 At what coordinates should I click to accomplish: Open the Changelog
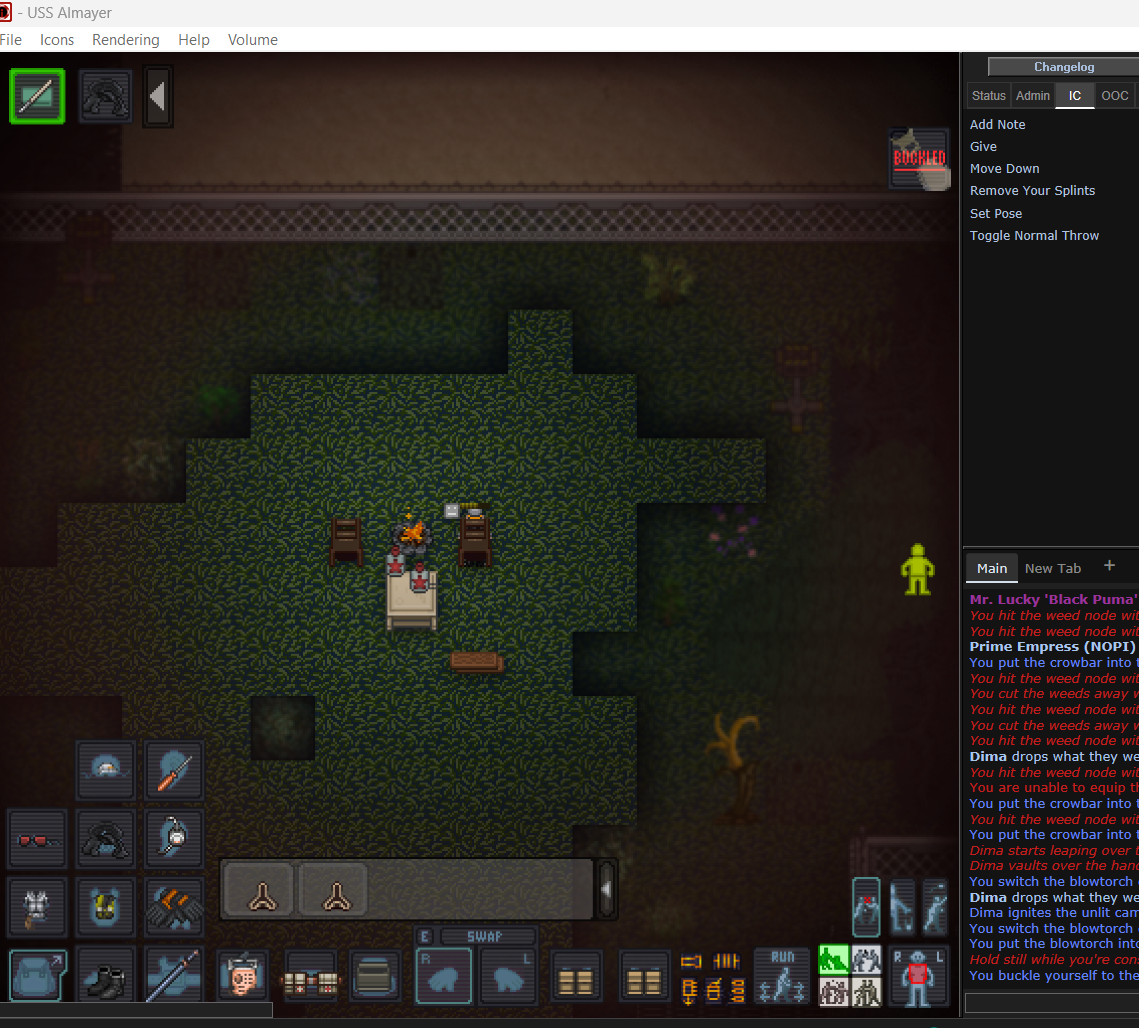click(1064, 67)
